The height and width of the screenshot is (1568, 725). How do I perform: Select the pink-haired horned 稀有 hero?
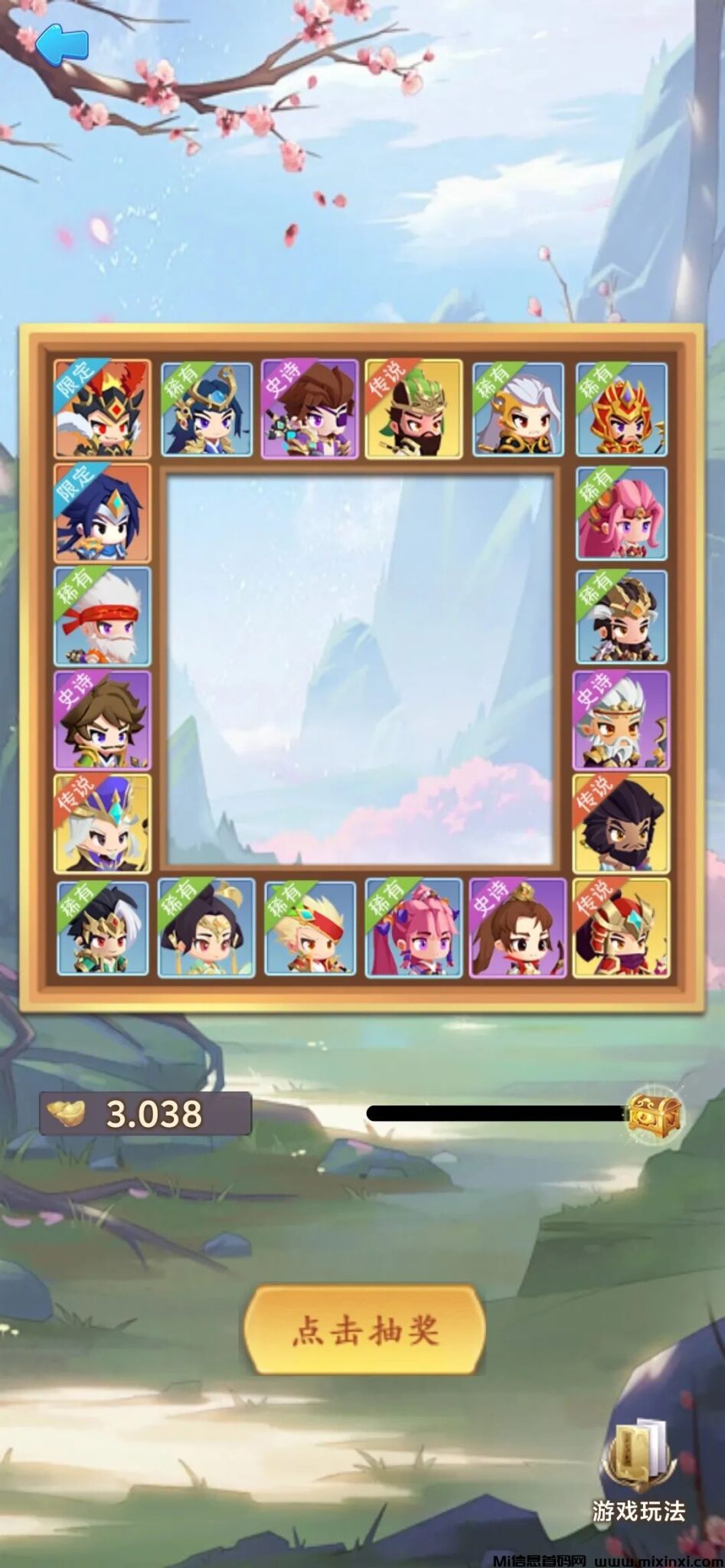tap(413, 928)
